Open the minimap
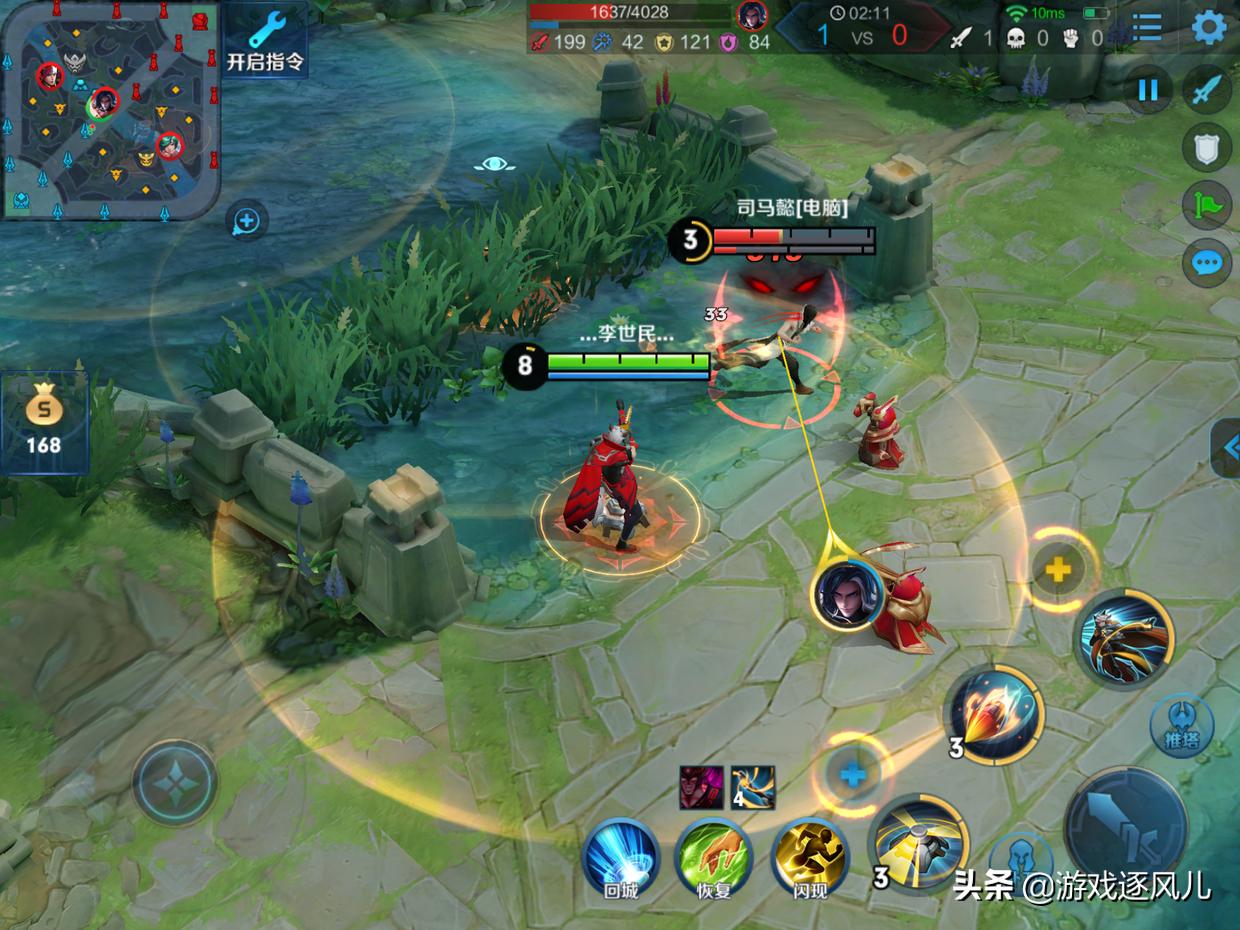This screenshot has width=1240, height=930. coord(110,110)
